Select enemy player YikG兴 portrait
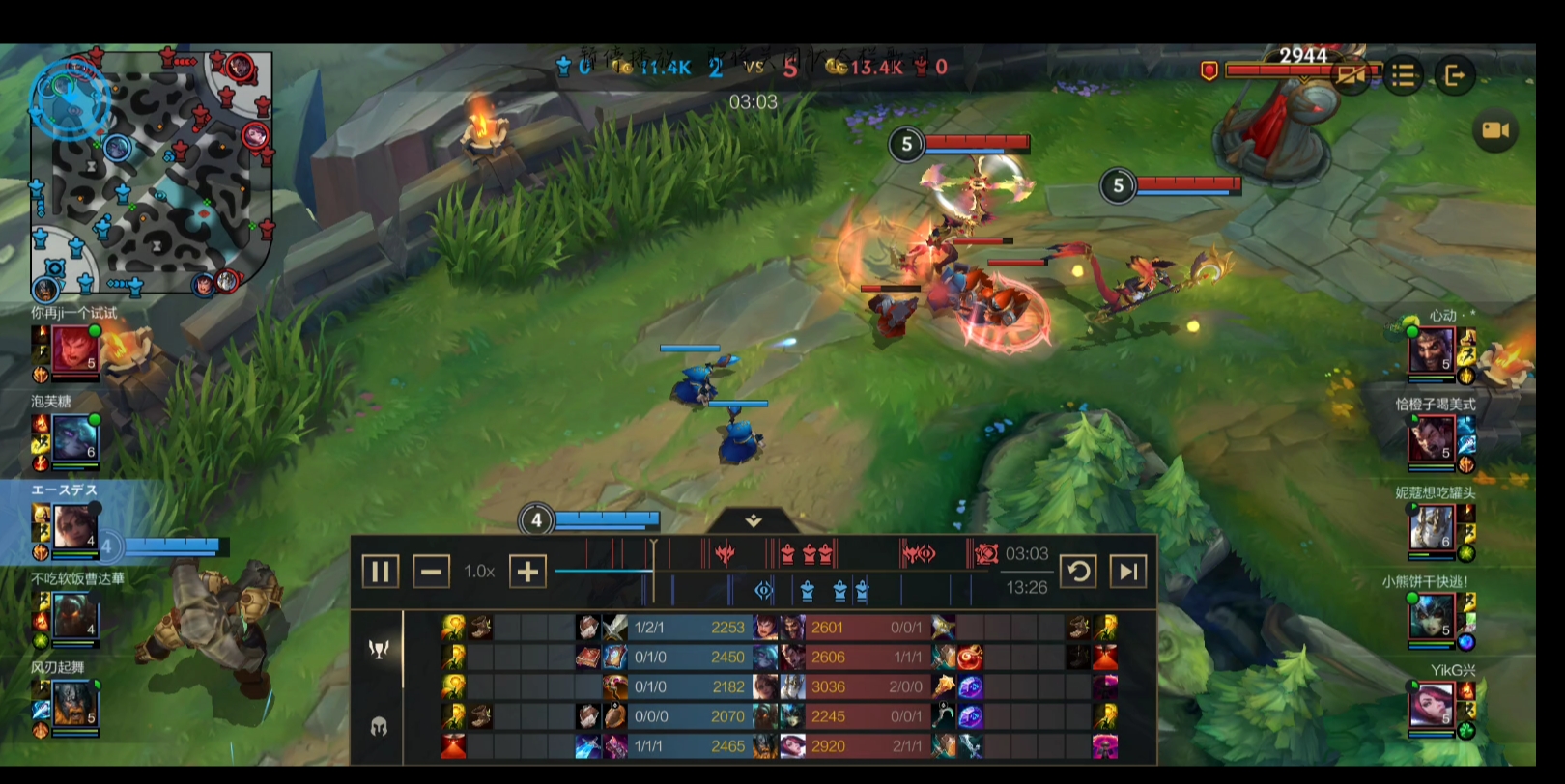The height and width of the screenshot is (784, 1565). [x=1431, y=704]
